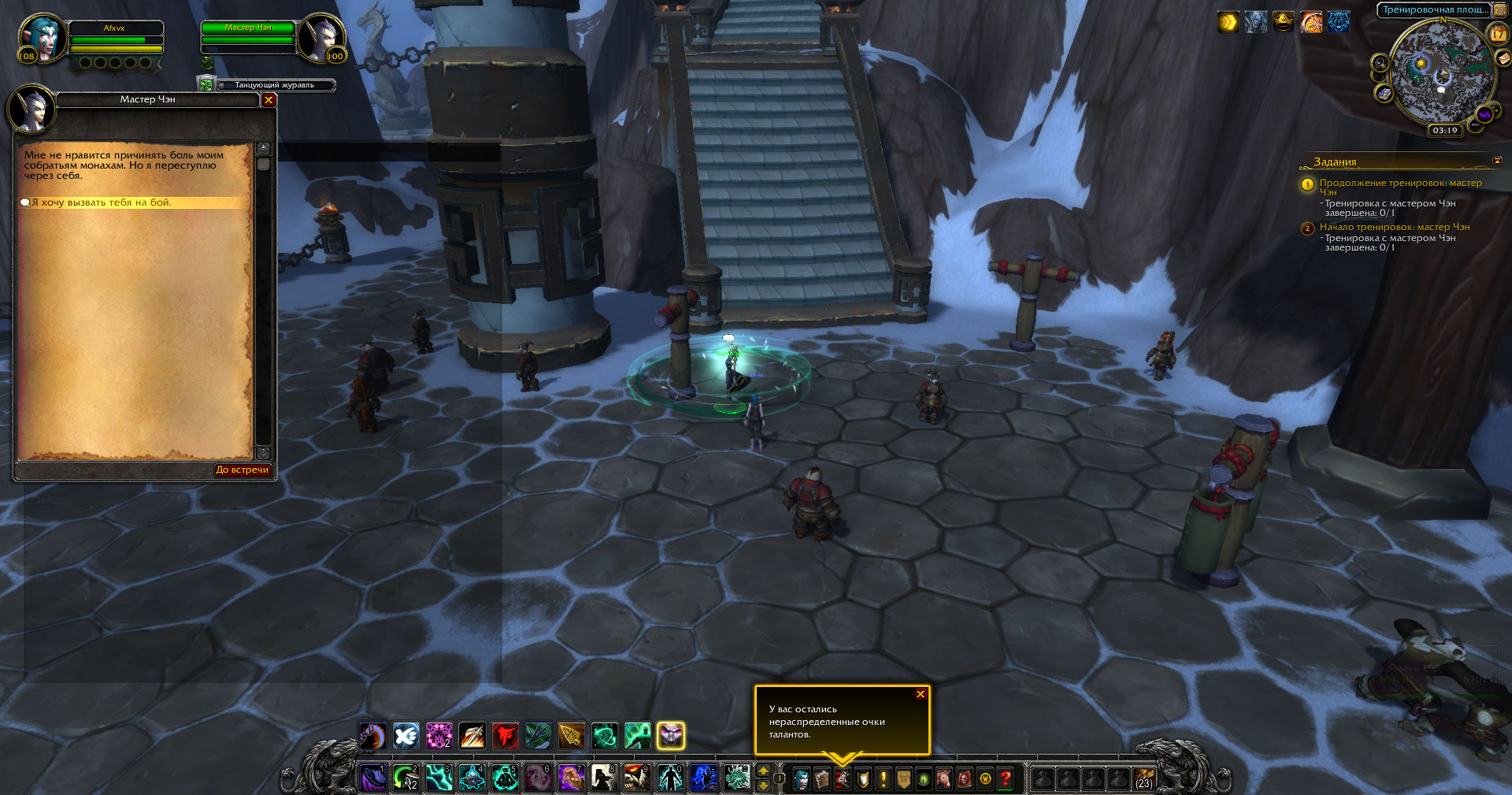Collapse the Задания quest tracker
Image resolution: width=1512 pixels, height=795 pixels.
[1497, 161]
